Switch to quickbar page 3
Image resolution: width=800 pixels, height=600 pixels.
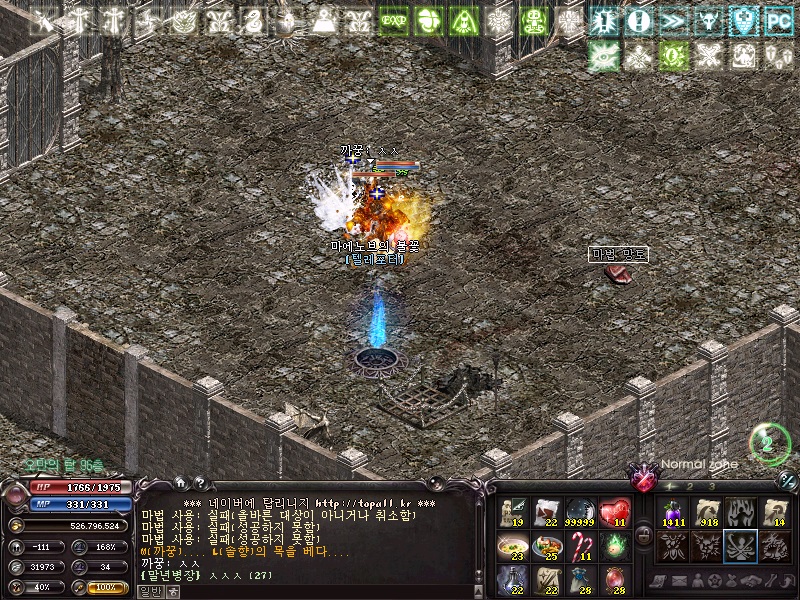710,486
